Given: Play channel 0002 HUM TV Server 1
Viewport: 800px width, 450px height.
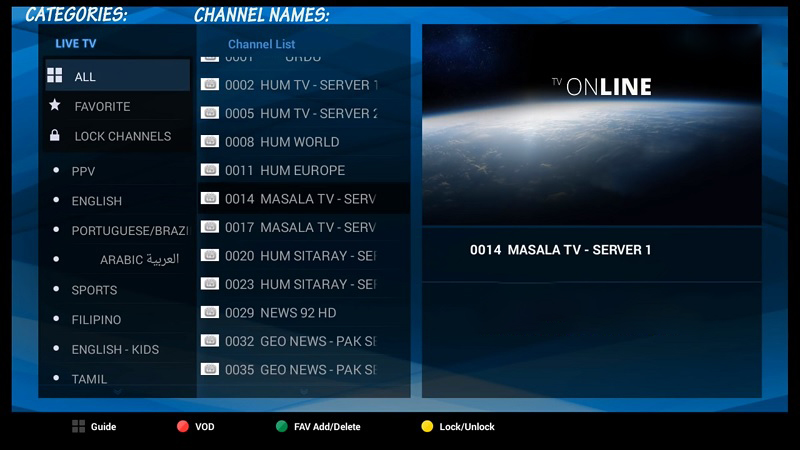Looking at the screenshot, I should coord(300,85).
